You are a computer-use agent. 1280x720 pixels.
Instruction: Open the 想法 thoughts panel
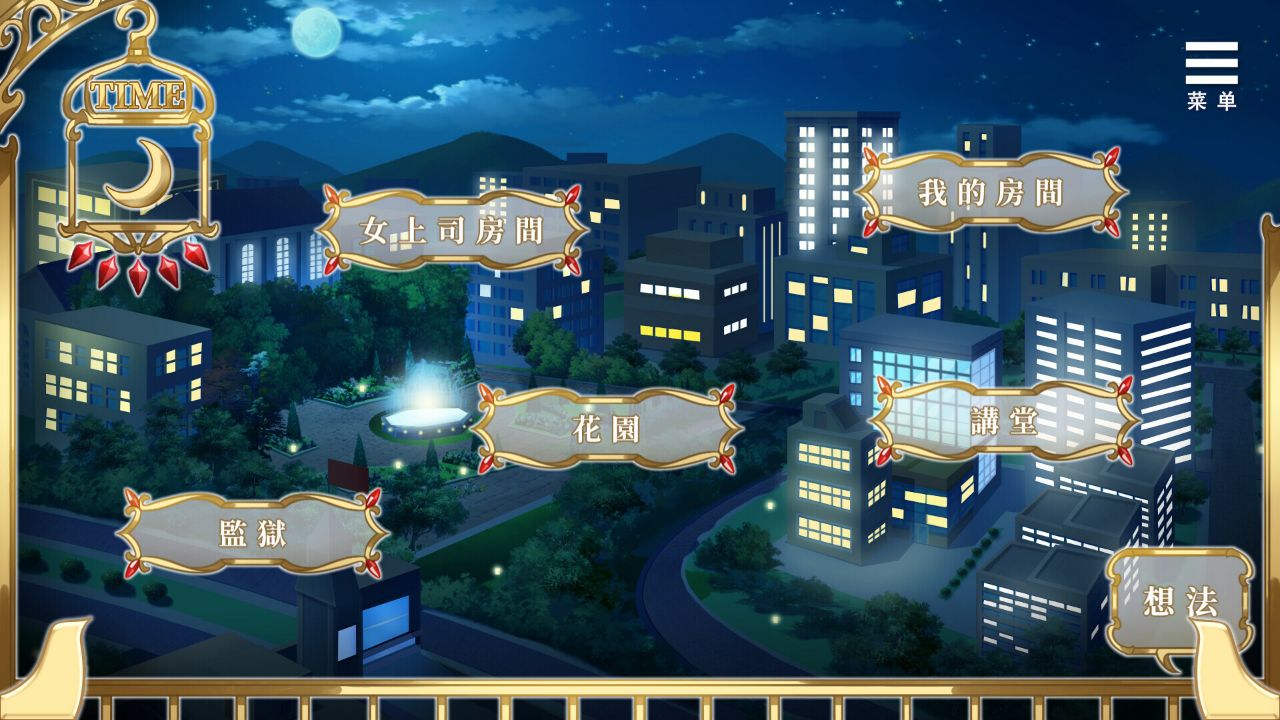coord(1180,601)
